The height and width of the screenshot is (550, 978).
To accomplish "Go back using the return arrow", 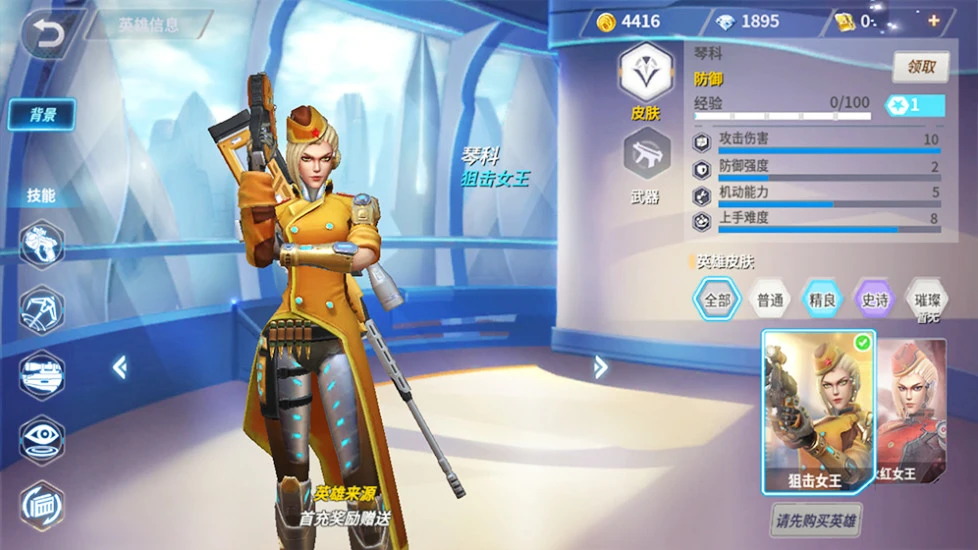I will (46, 33).
